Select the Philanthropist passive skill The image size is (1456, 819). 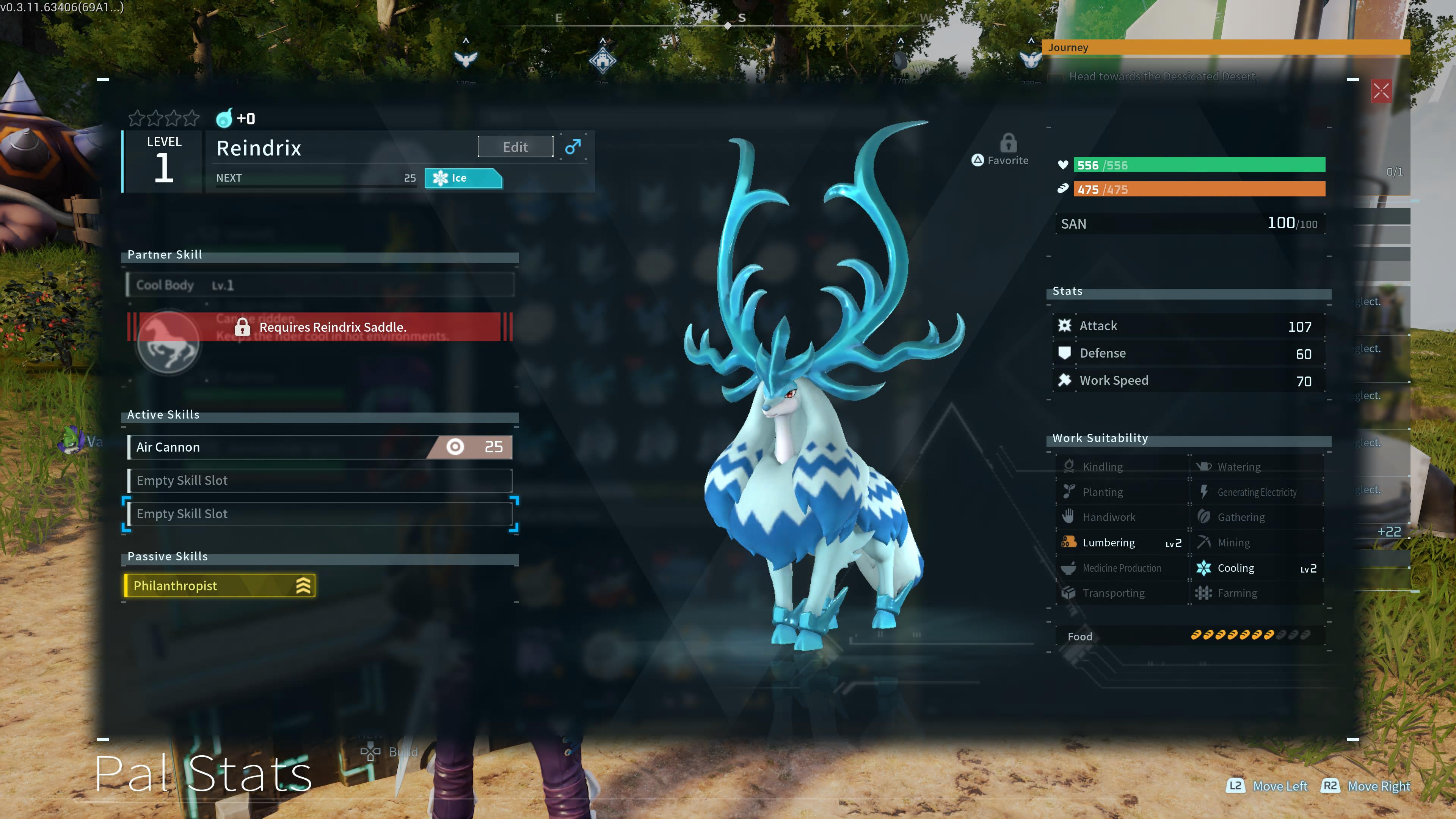click(219, 585)
